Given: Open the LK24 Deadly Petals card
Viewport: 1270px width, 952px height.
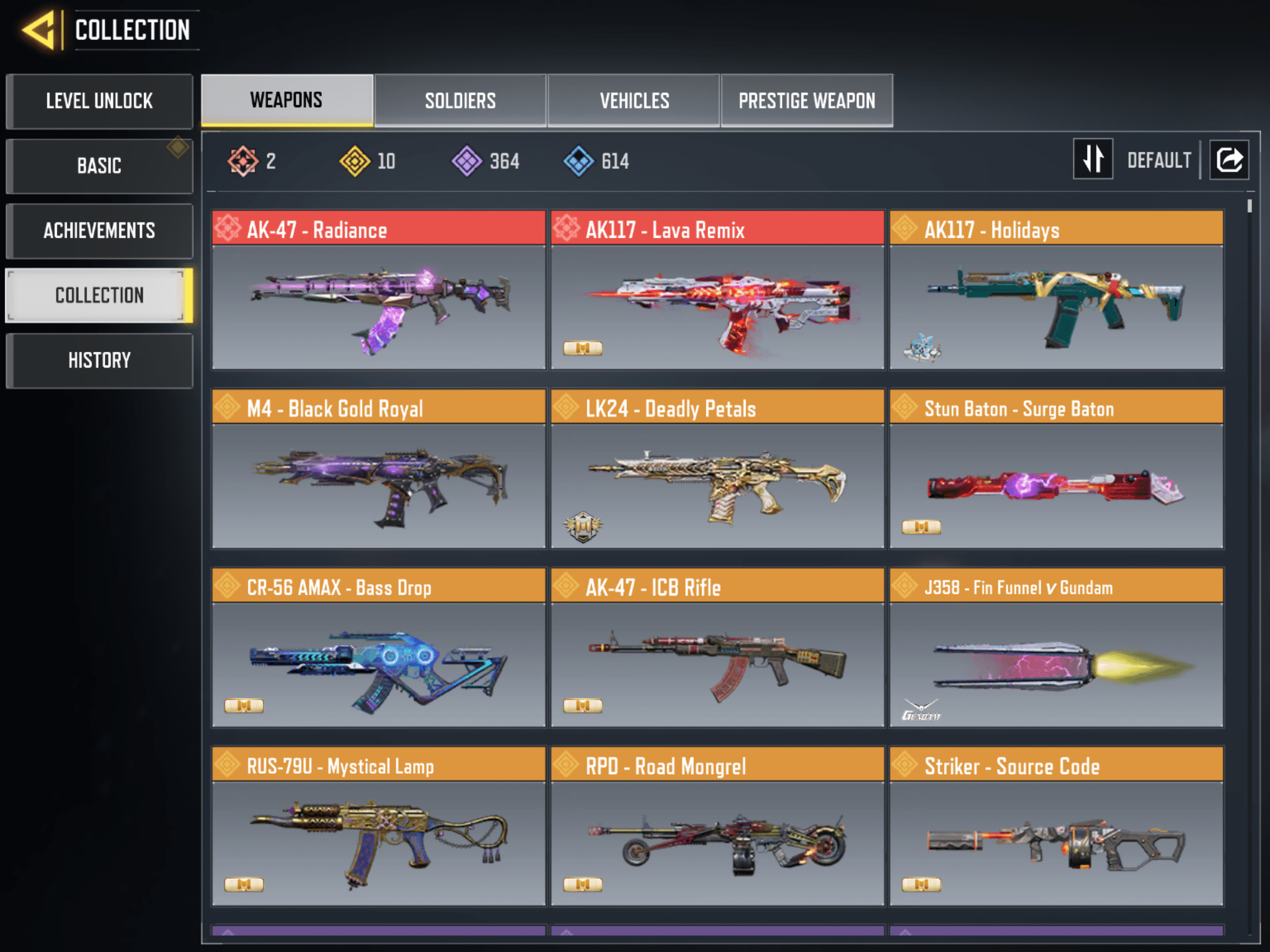Looking at the screenshot, I should pos(717,469).
